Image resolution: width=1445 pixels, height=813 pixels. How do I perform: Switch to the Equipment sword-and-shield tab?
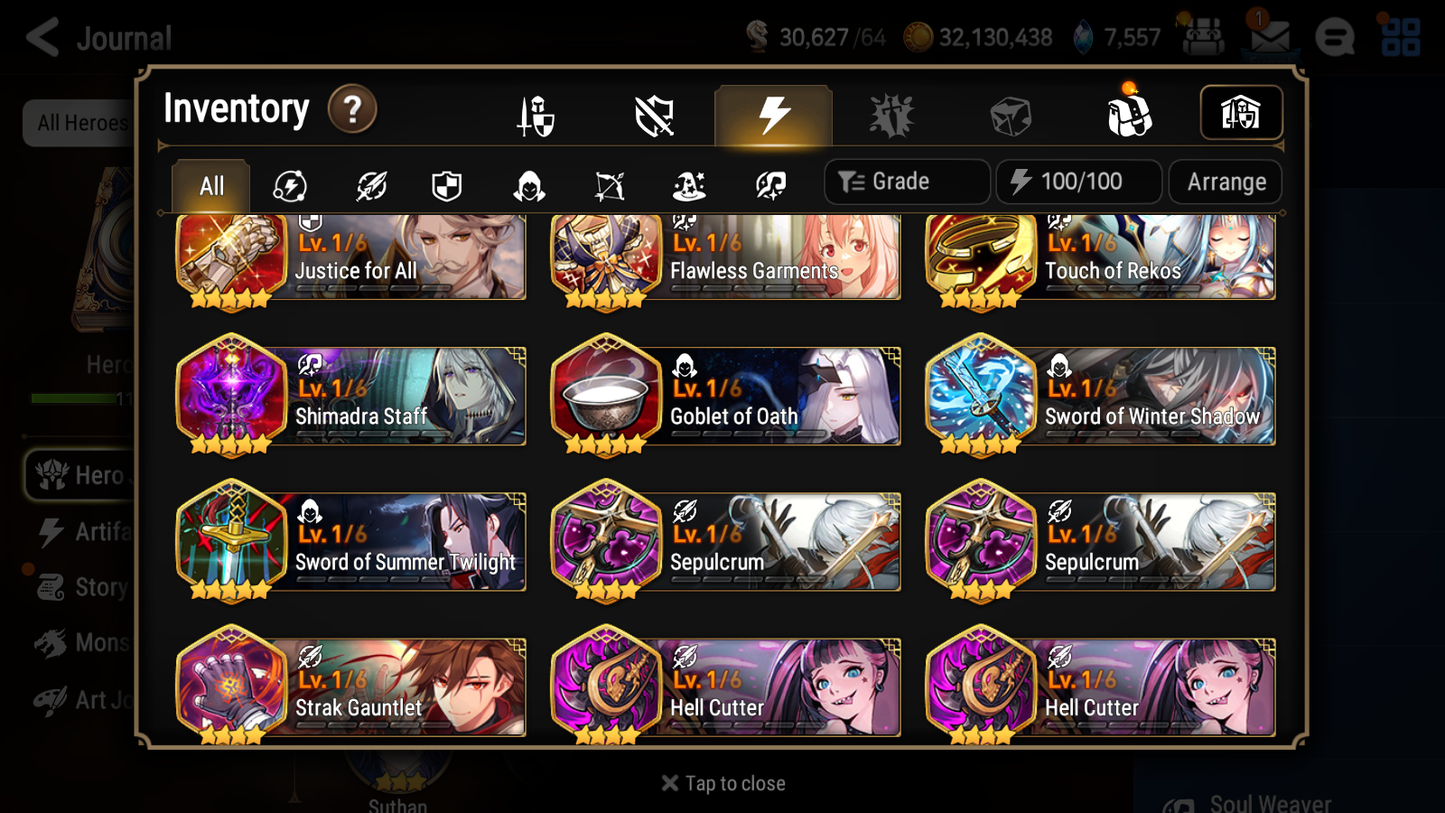click(x=537, y=114)
